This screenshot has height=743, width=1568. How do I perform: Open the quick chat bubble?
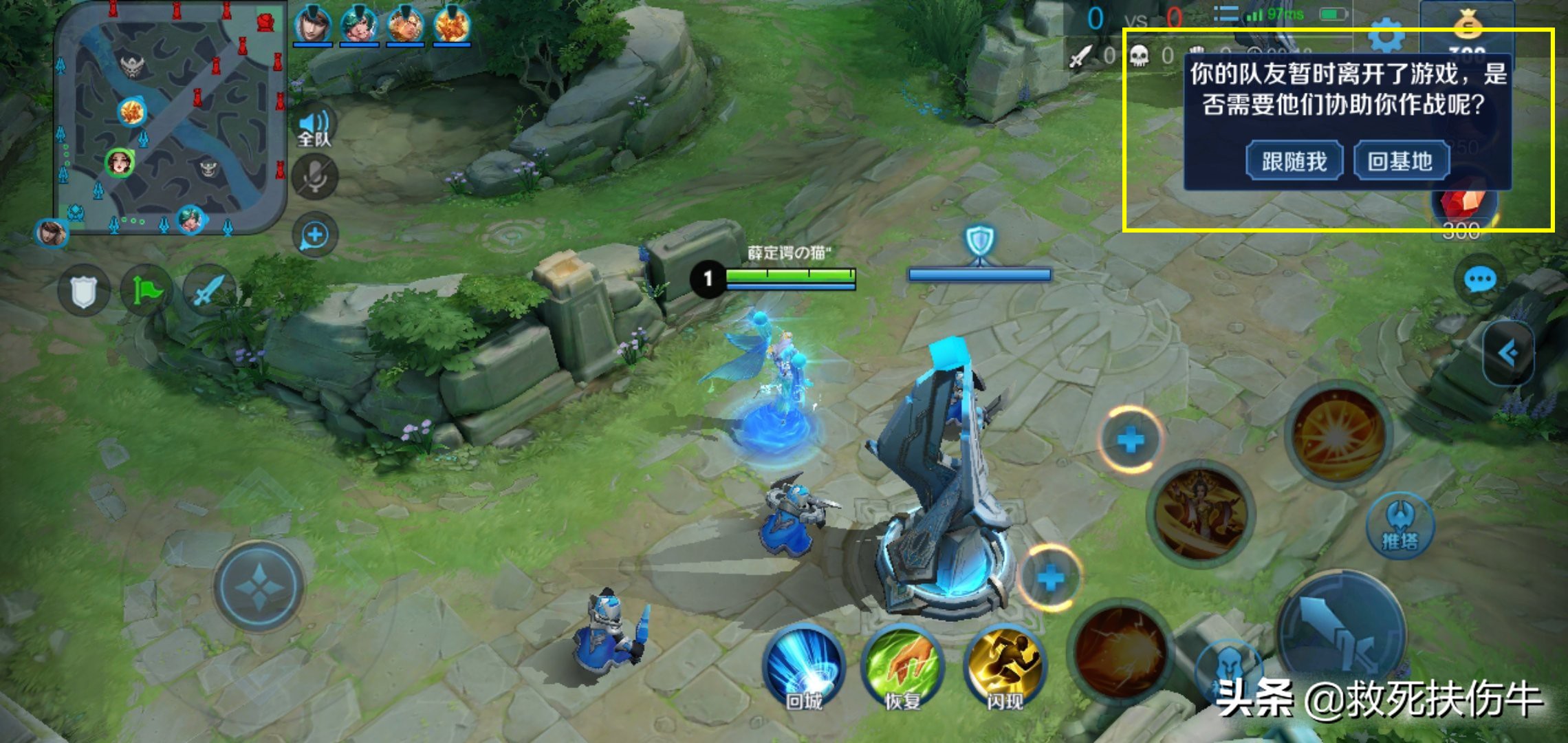pyautogui.click(x=1479, y=280)
